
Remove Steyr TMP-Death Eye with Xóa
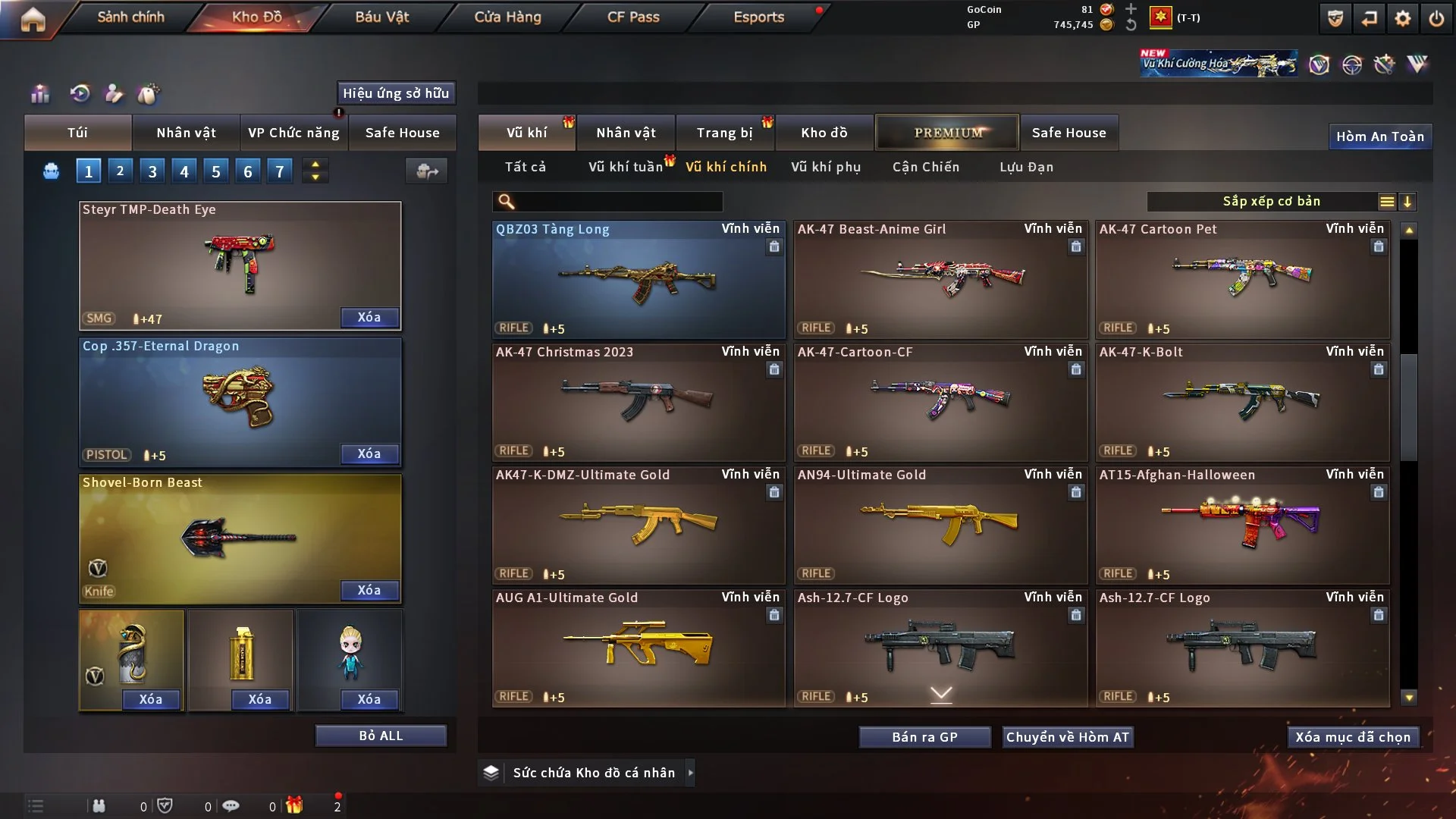tap(369, 318)
